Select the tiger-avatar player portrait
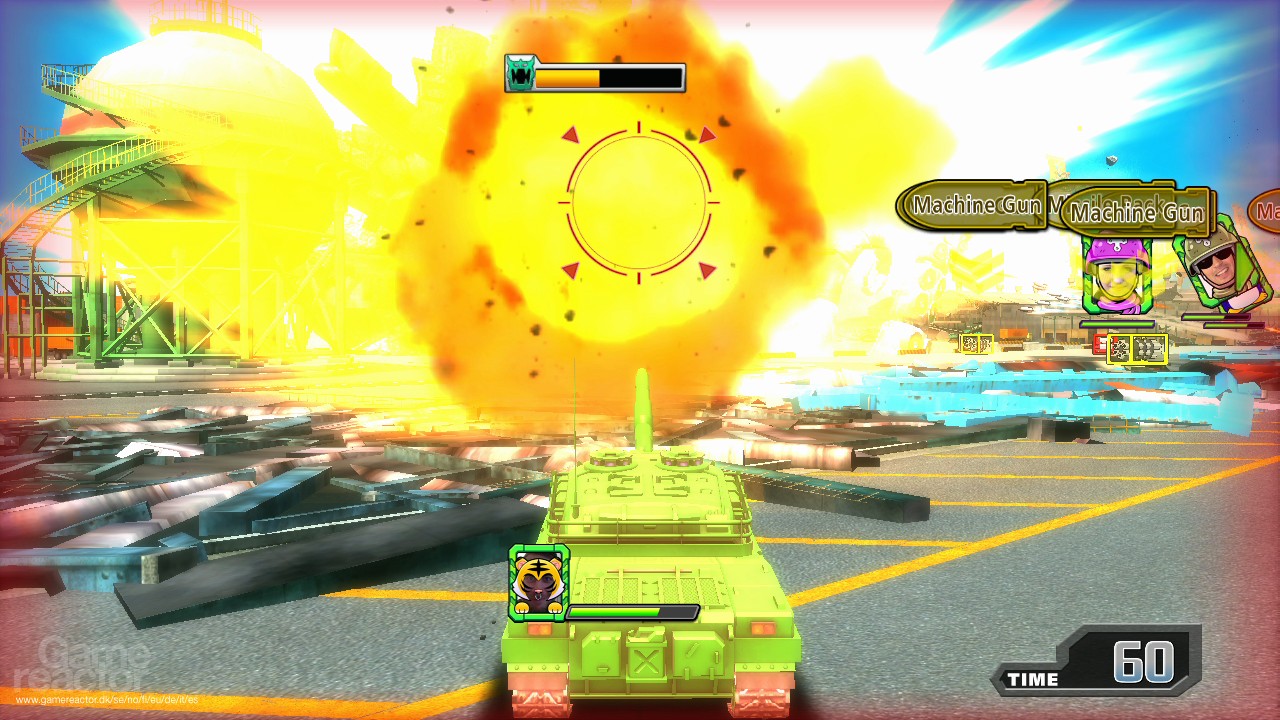 click(538, 585)
